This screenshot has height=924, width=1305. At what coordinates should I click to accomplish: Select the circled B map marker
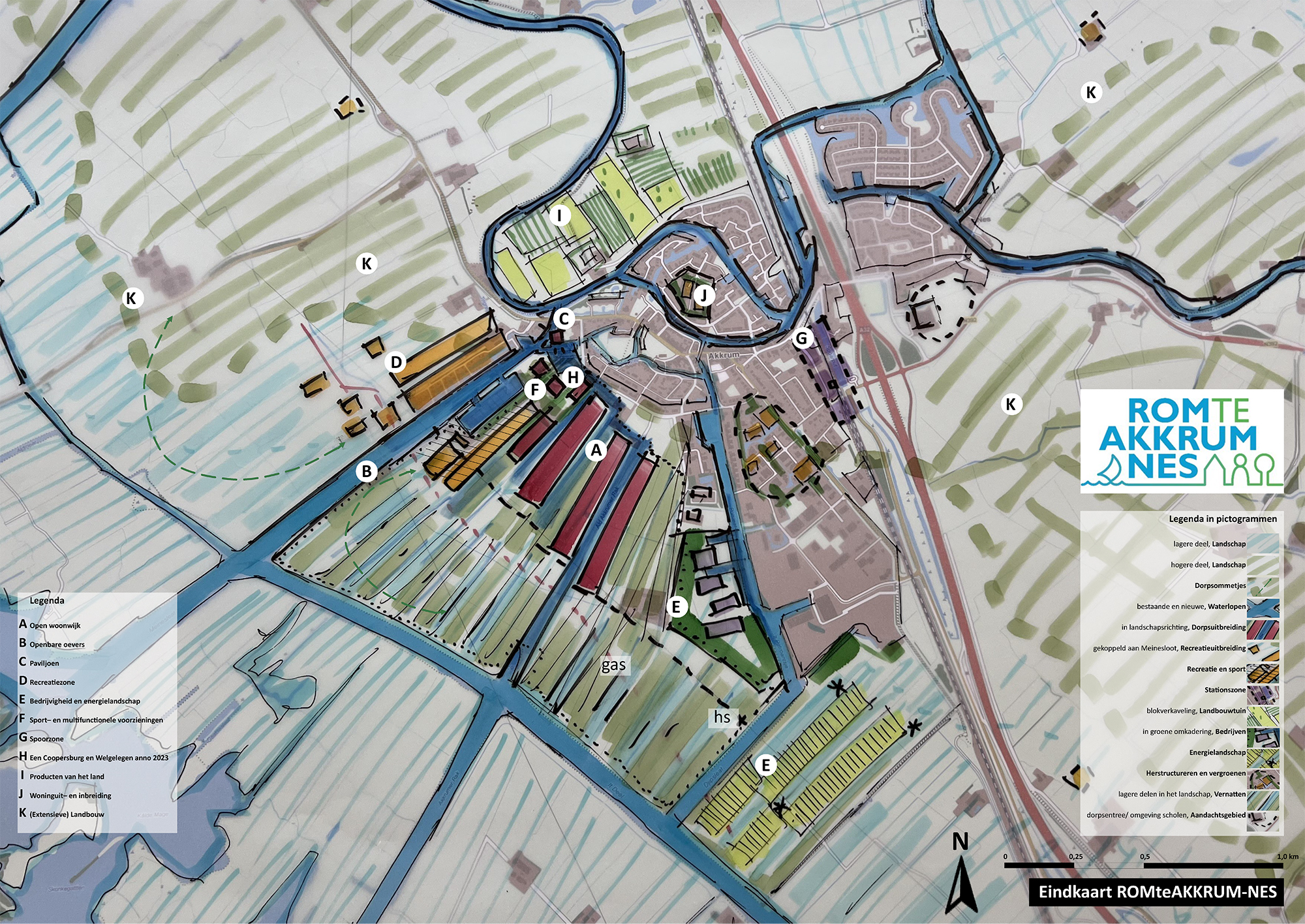pos(367,471)
